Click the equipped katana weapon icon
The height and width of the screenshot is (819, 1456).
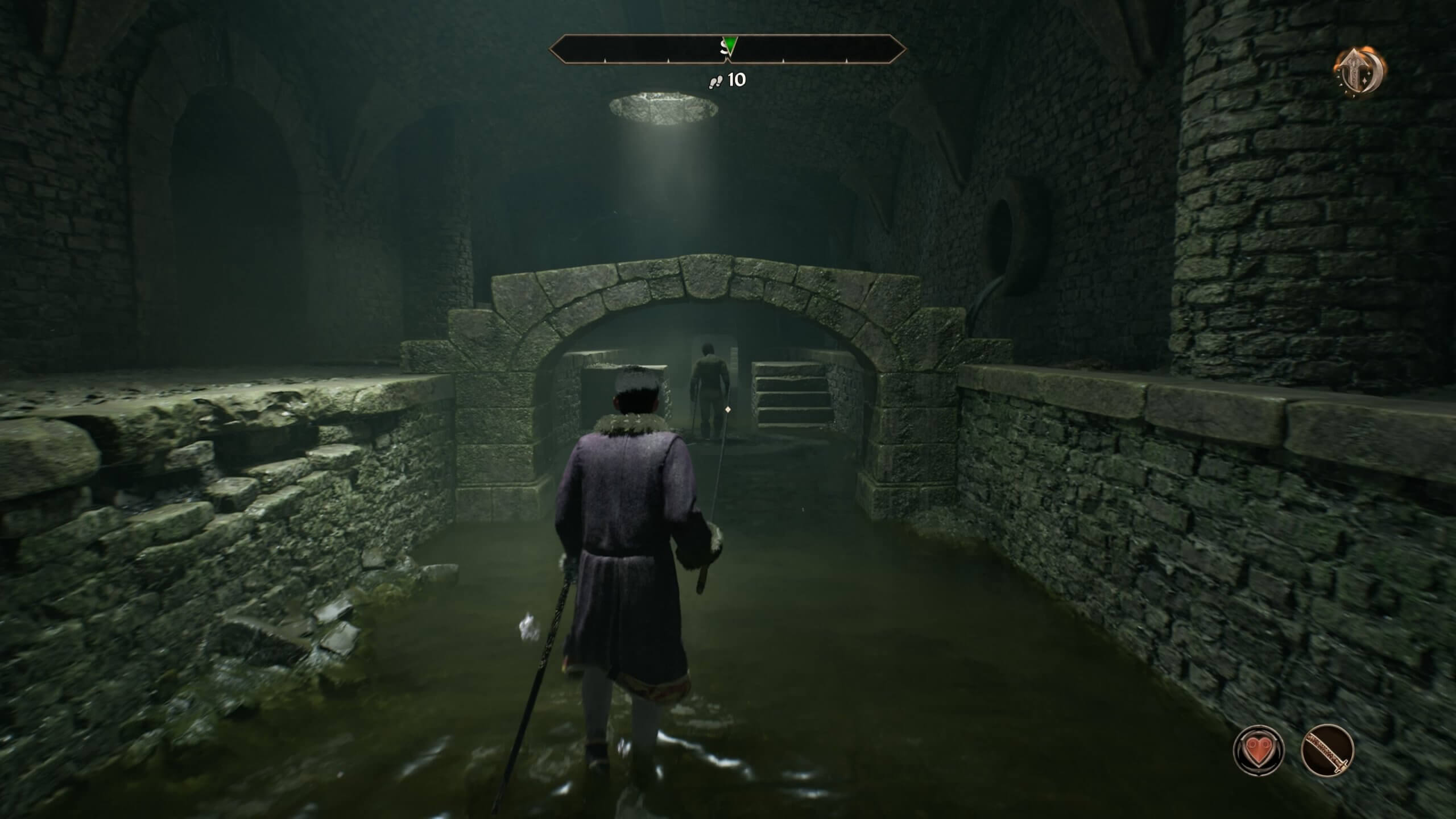[1327, 751]
